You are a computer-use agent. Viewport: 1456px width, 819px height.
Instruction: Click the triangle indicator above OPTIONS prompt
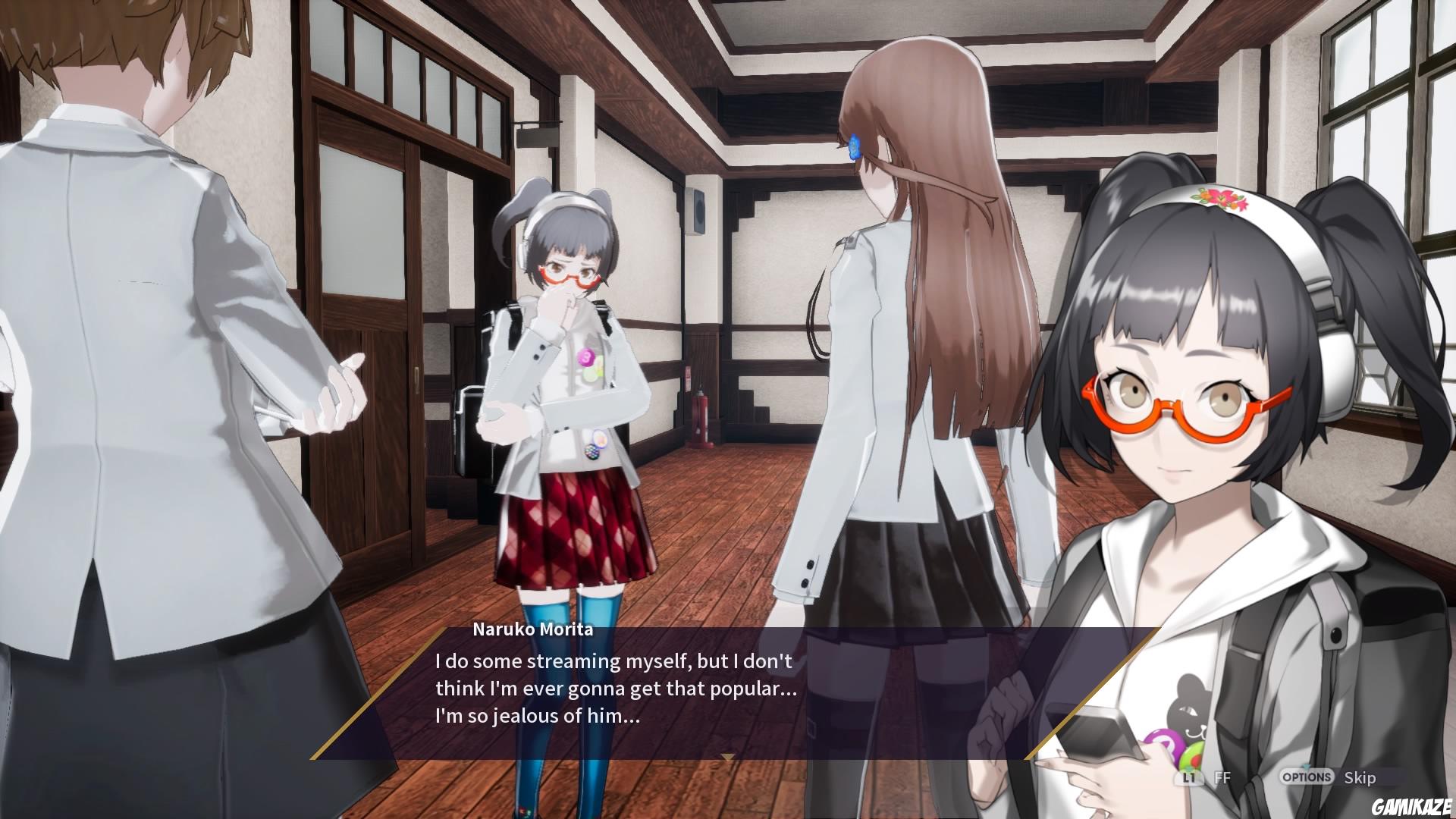pyautogui.click(x=1305, y=767)
